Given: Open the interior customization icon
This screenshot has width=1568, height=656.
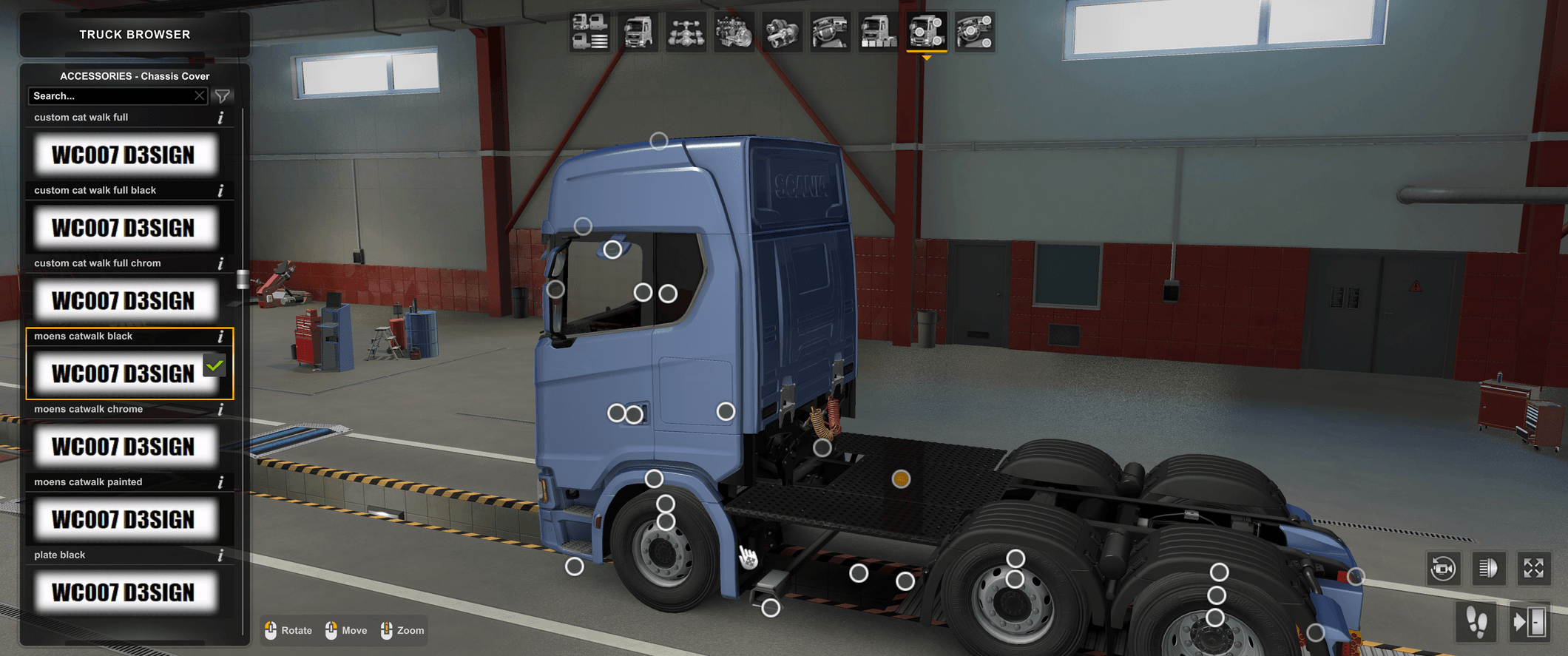Looking at the screenshot, I should coord(830,33).
